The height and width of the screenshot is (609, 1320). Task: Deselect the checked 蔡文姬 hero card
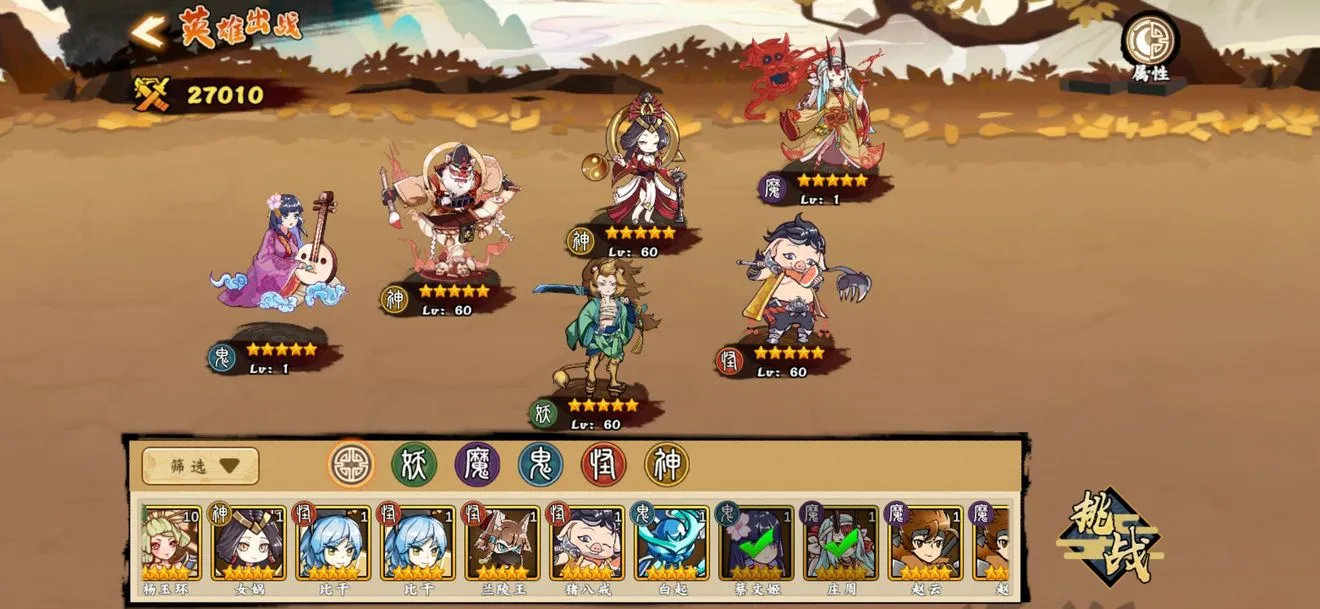tap(755, 545)
